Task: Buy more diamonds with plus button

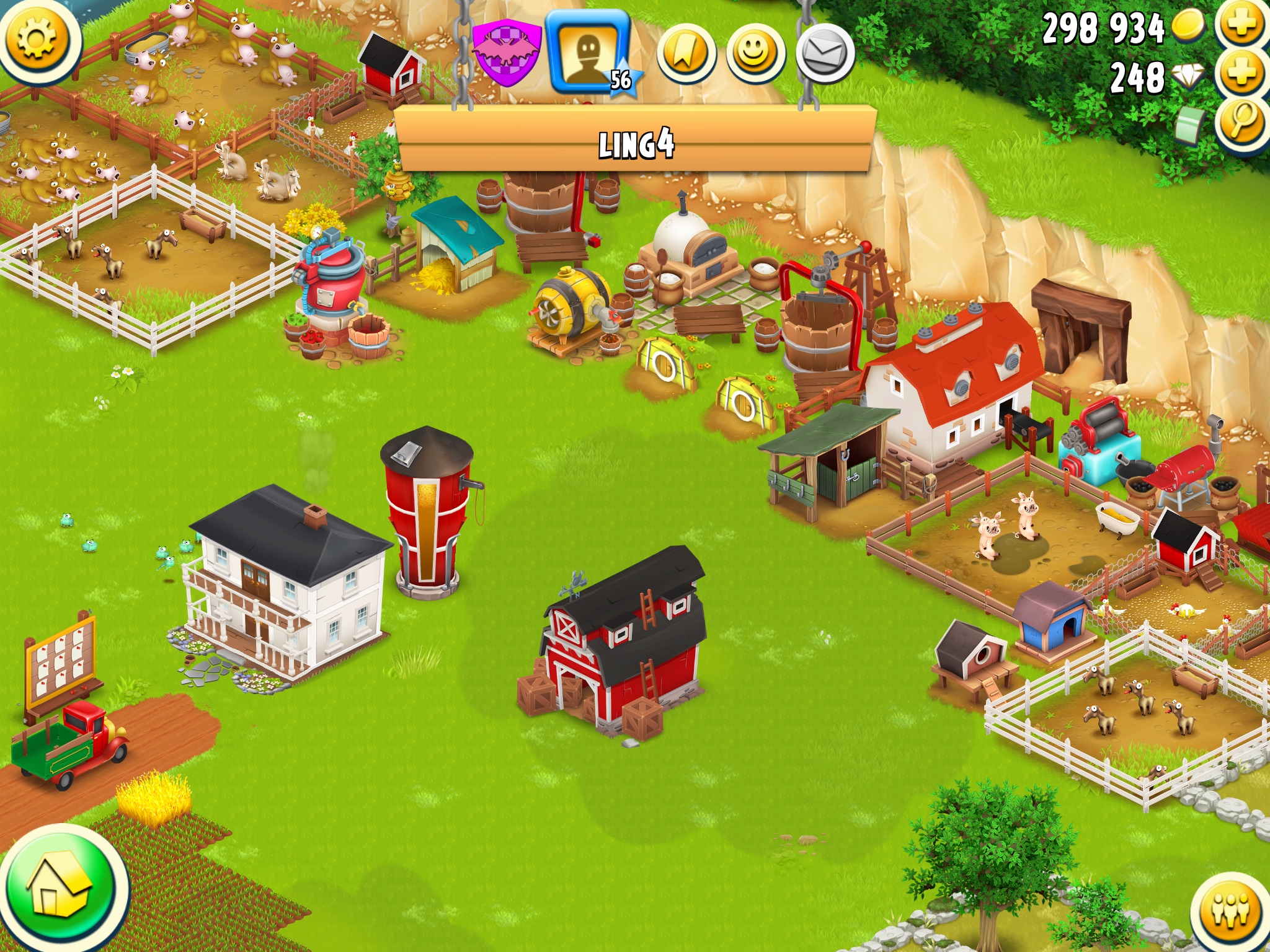Action: click(x=1241, y=74)
